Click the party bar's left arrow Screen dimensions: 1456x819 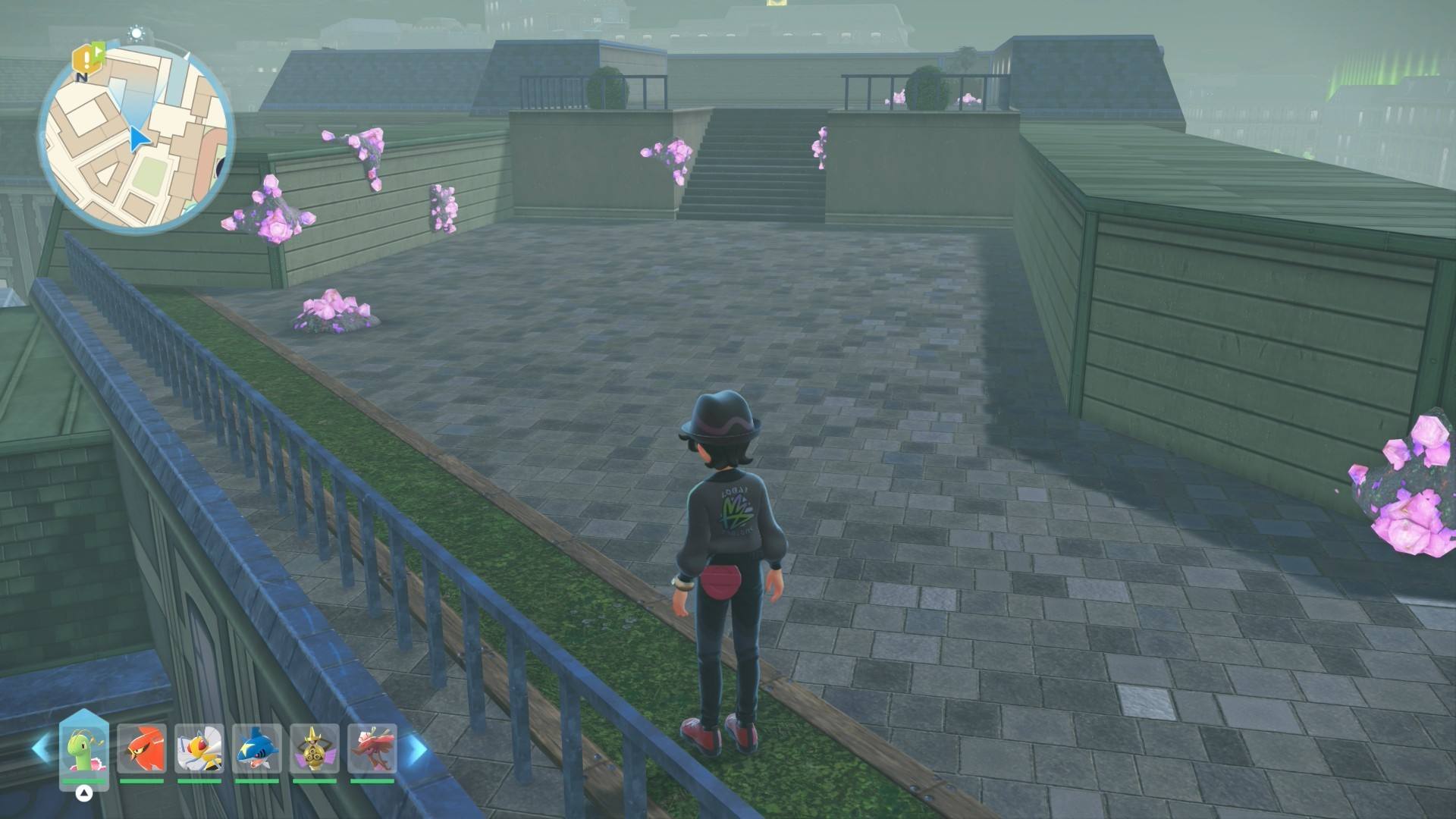pyautogui.click(x=41, y=748)
